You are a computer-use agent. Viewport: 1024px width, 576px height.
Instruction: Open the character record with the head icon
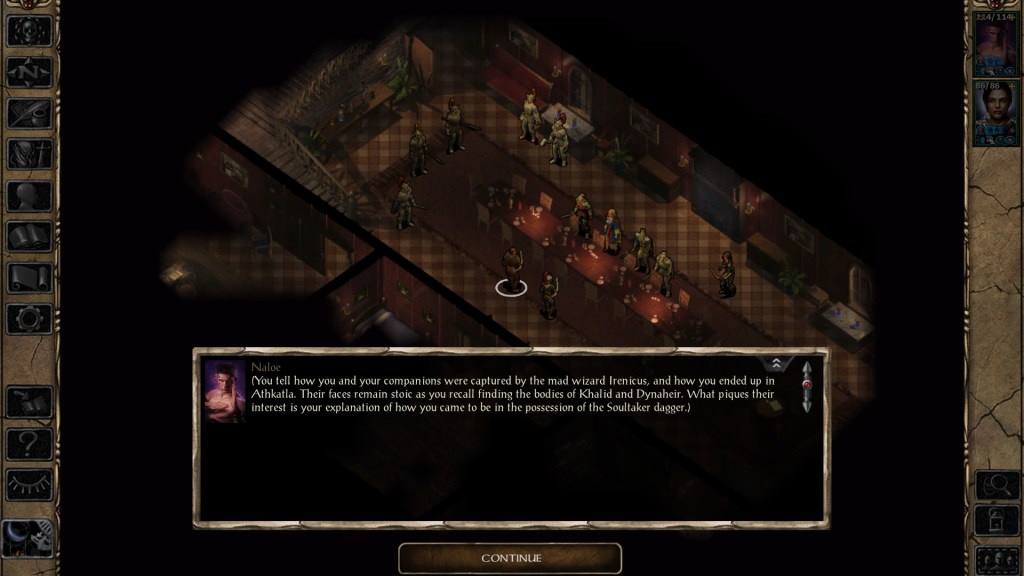pyautogui.click(x=29, y=195)
